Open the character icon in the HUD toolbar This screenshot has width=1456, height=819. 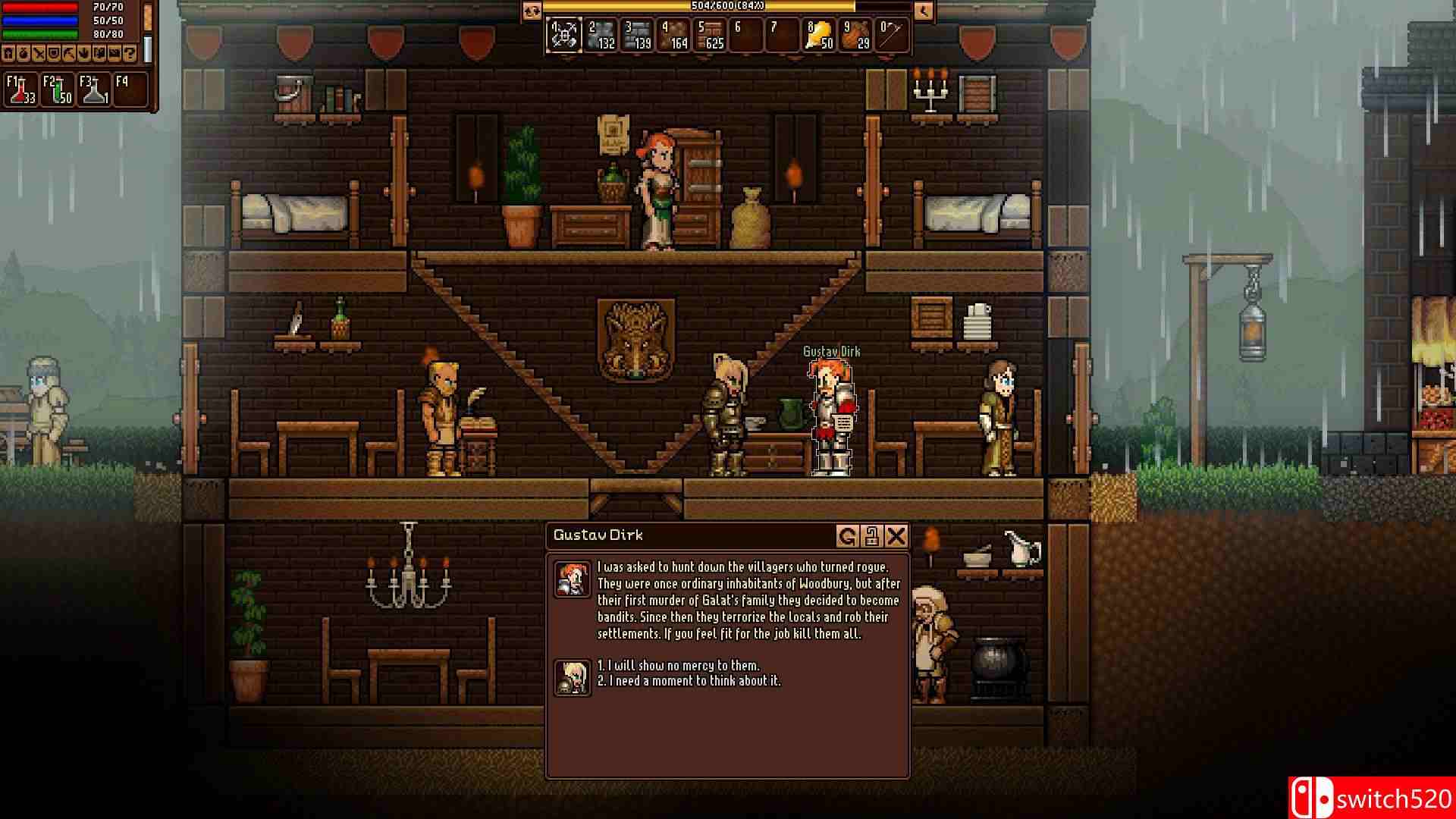point(8,54)
